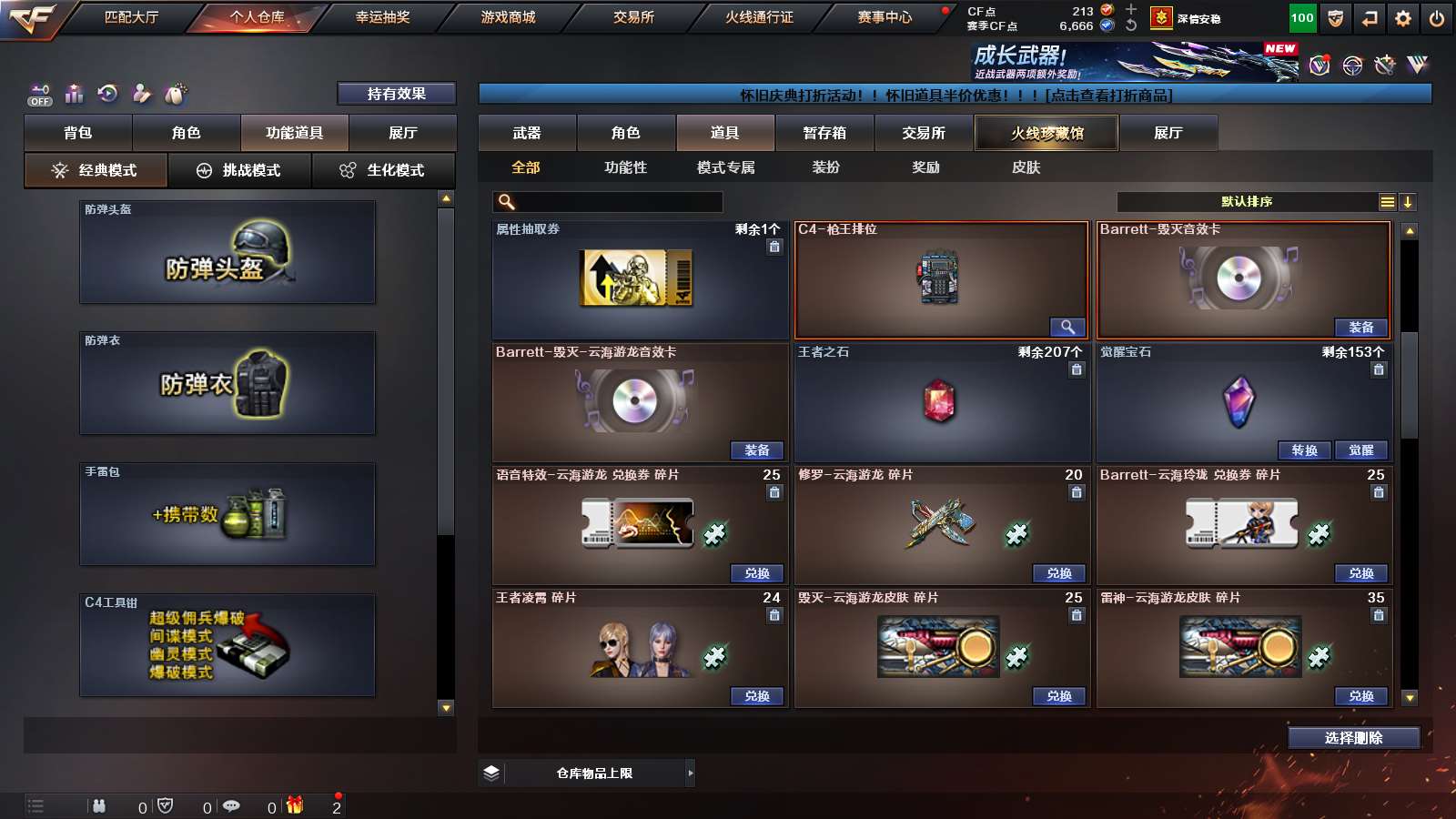Switch to the 火线珍藏馆 tab

[1046, 133]
